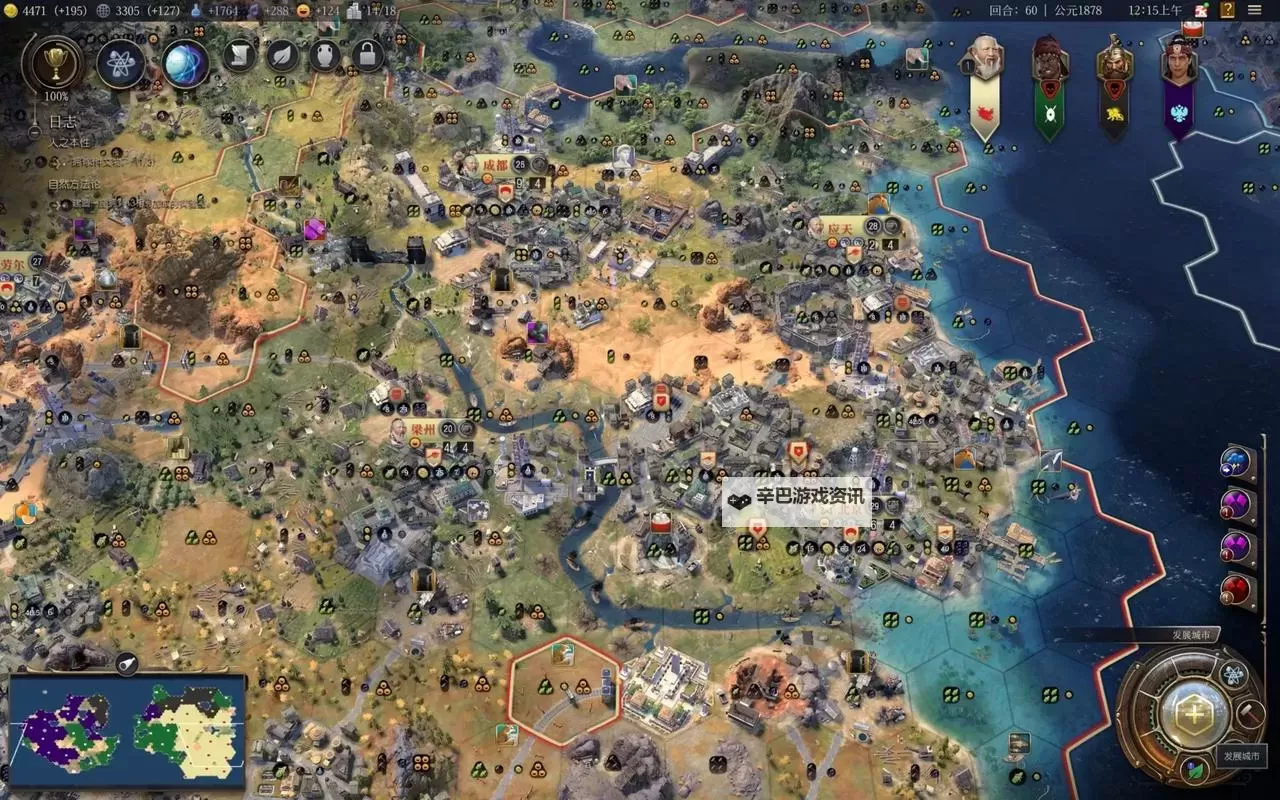
Task: Click the hammer production button on dial
Action: click(1248, 713)
